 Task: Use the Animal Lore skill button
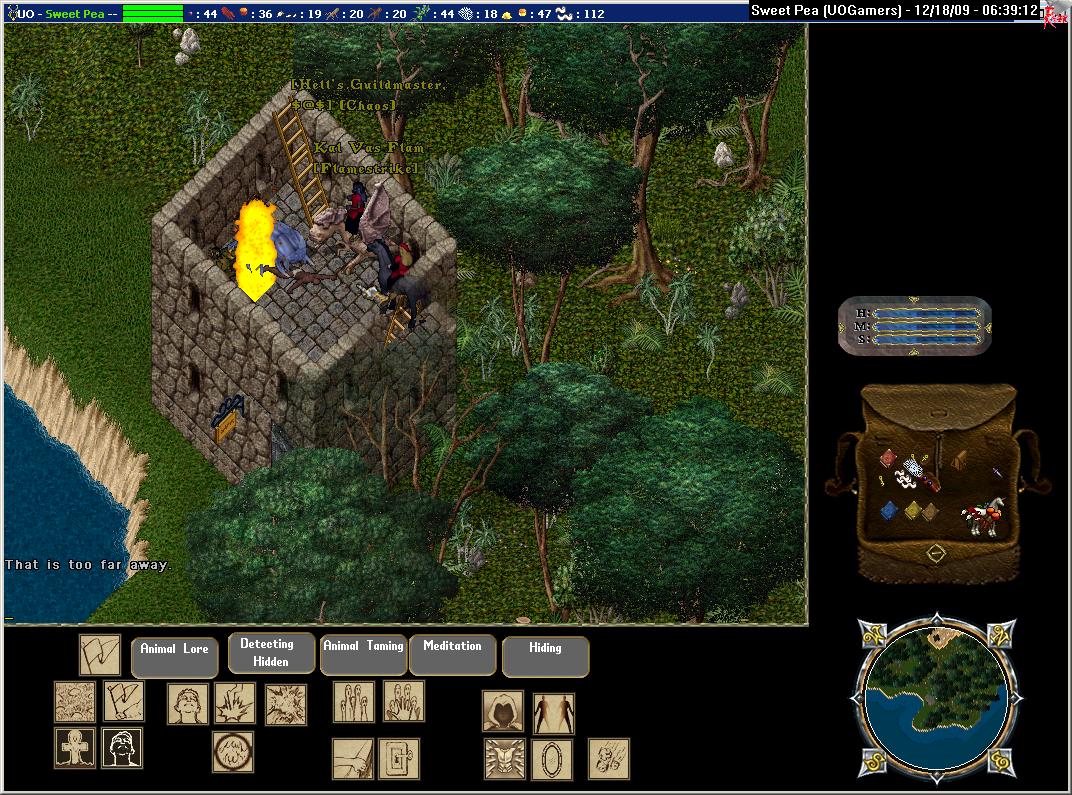[x=174, y=657]
